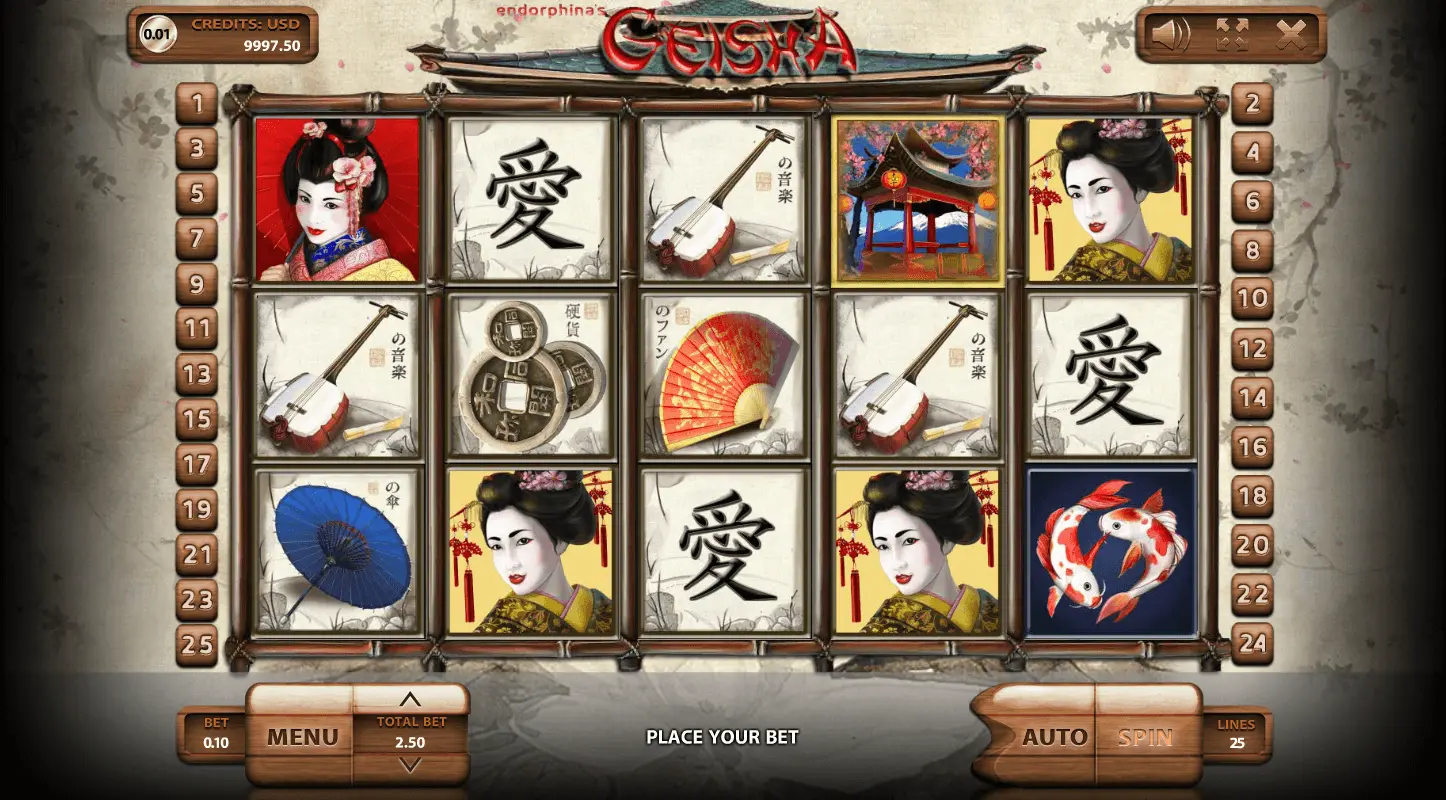Switch to fullscreen mode
Viewport: 1446px width, 800px height.
pos(1231,35)
